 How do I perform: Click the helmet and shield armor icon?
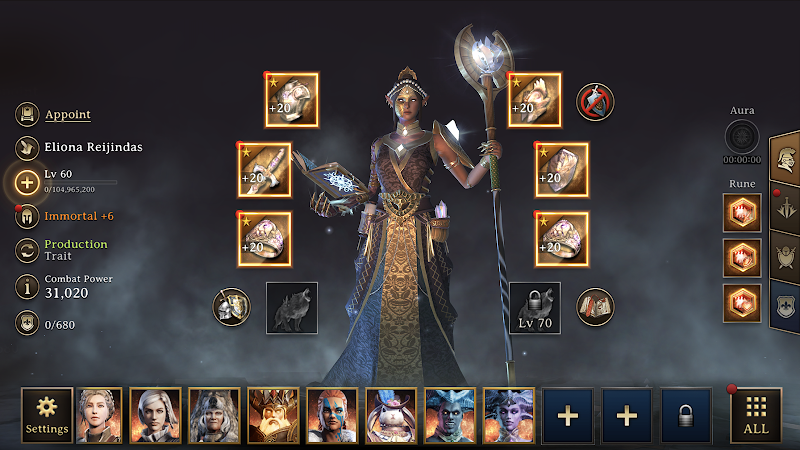point(231,306)
